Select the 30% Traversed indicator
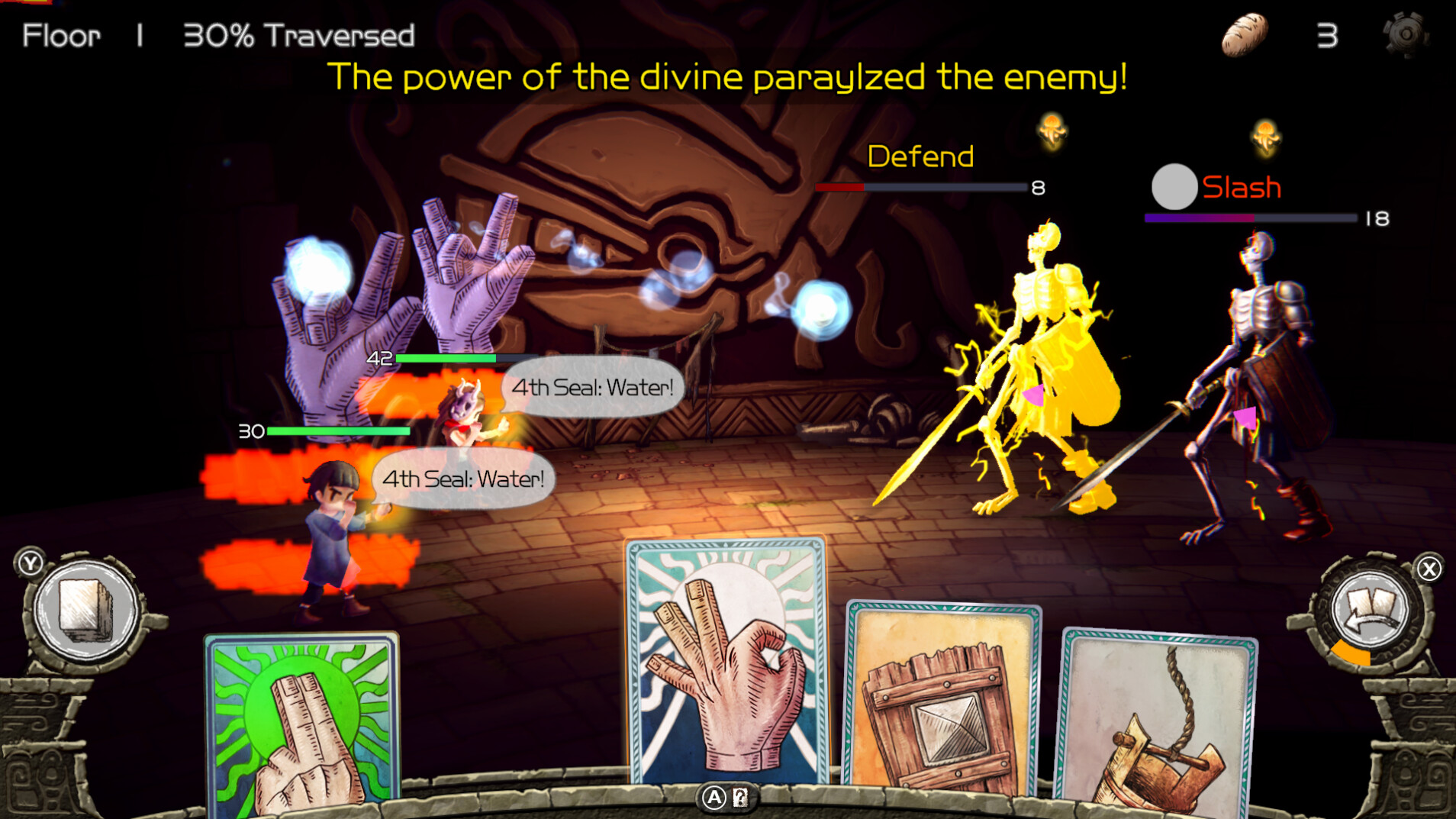This screenshot has height=819, width=1456. tap(298, 34)
